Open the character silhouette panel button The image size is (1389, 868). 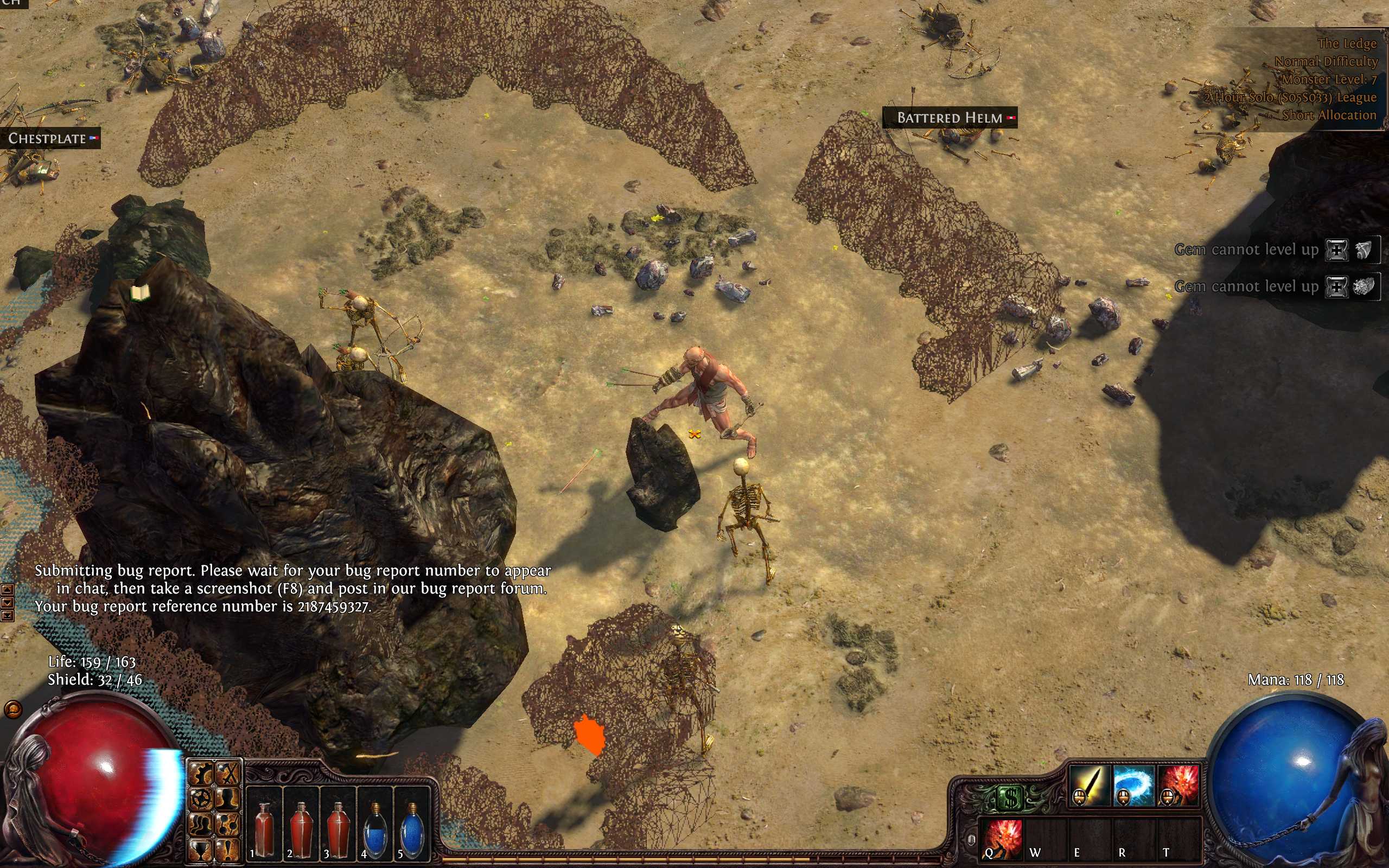[229, 799]
